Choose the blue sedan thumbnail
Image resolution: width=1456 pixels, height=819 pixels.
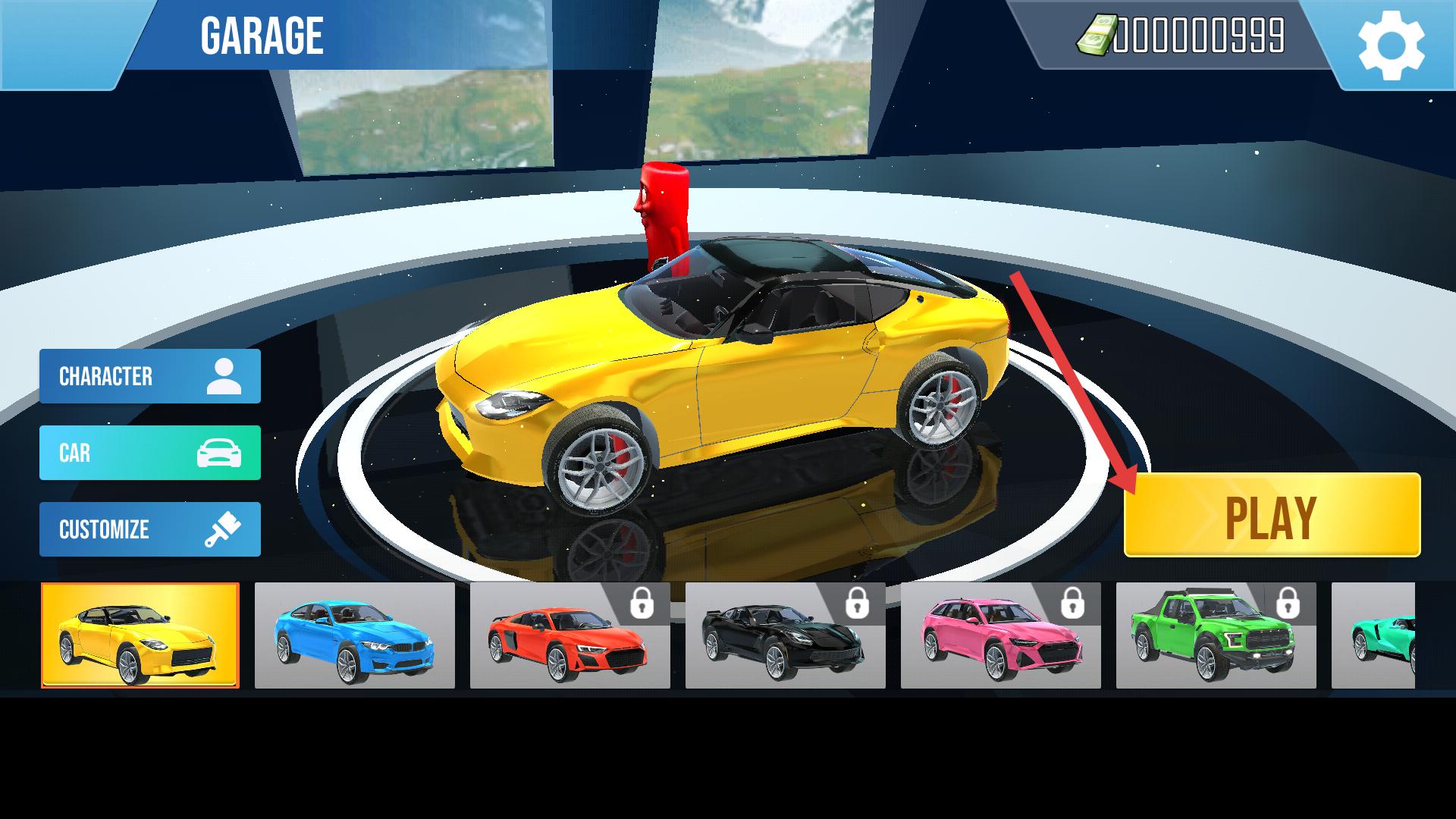(x=355, y=635)
